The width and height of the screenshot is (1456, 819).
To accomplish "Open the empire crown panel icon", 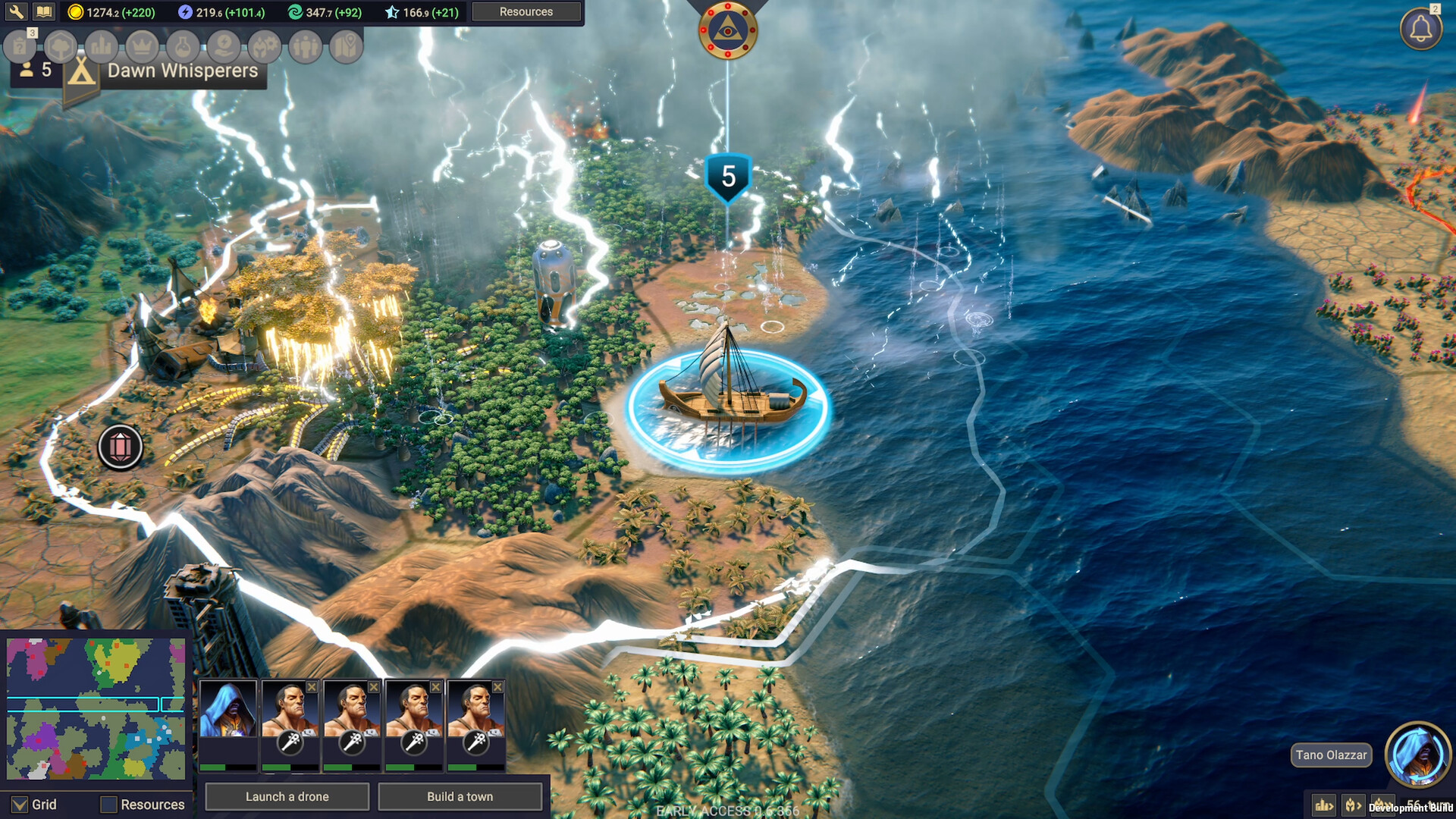I will tap(141, 47).
